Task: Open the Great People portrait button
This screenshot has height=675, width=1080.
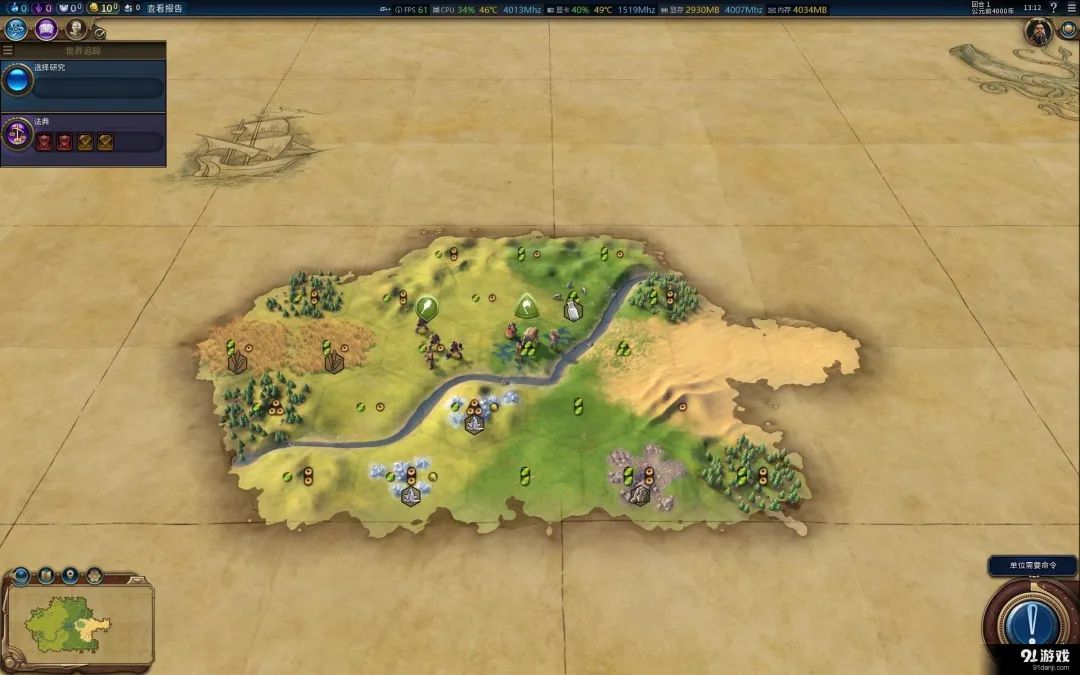Action: tap(75, 29)
